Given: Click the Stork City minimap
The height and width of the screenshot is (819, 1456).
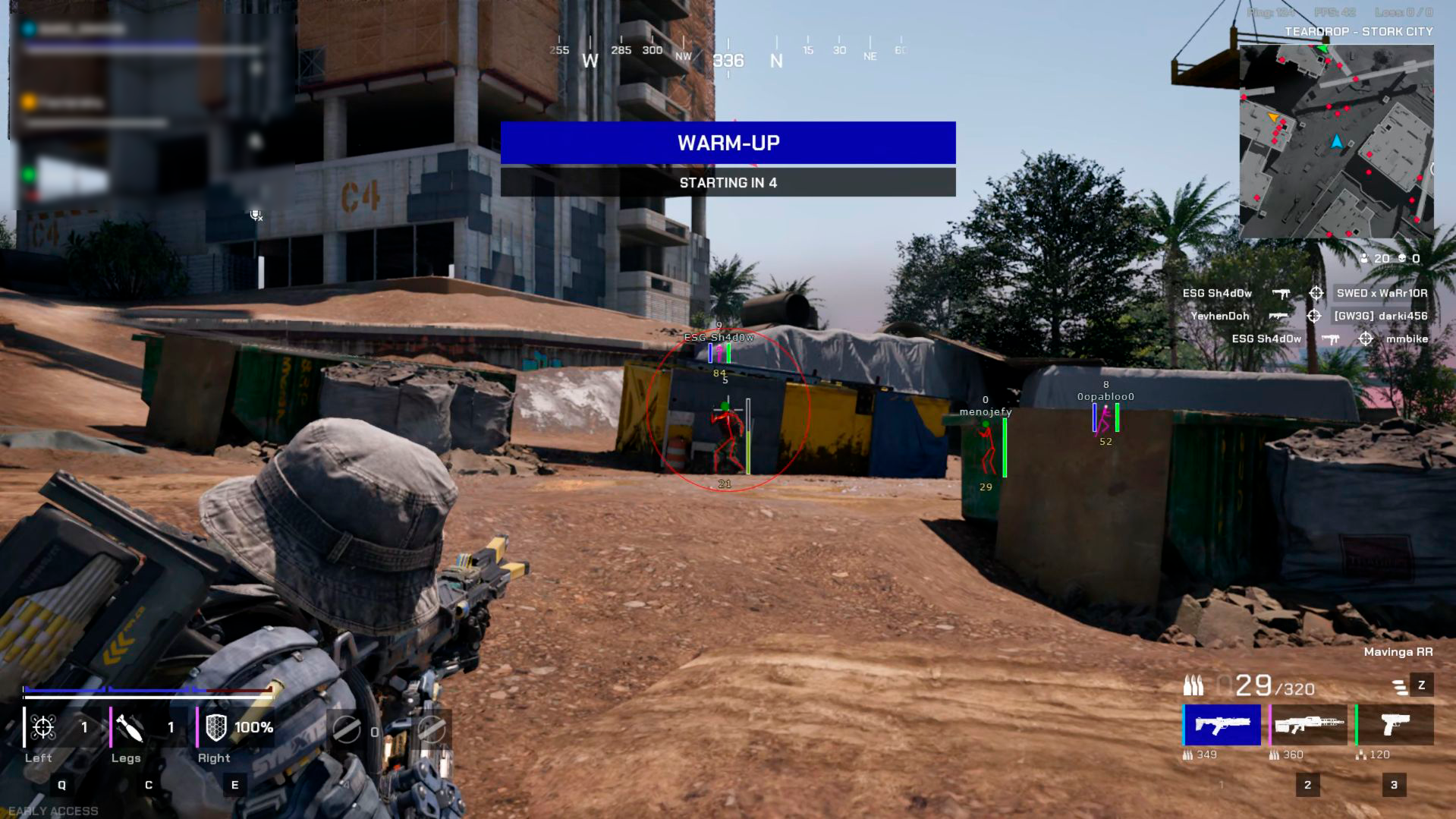Looking at the screenshot, I should tap(1336, 141).
